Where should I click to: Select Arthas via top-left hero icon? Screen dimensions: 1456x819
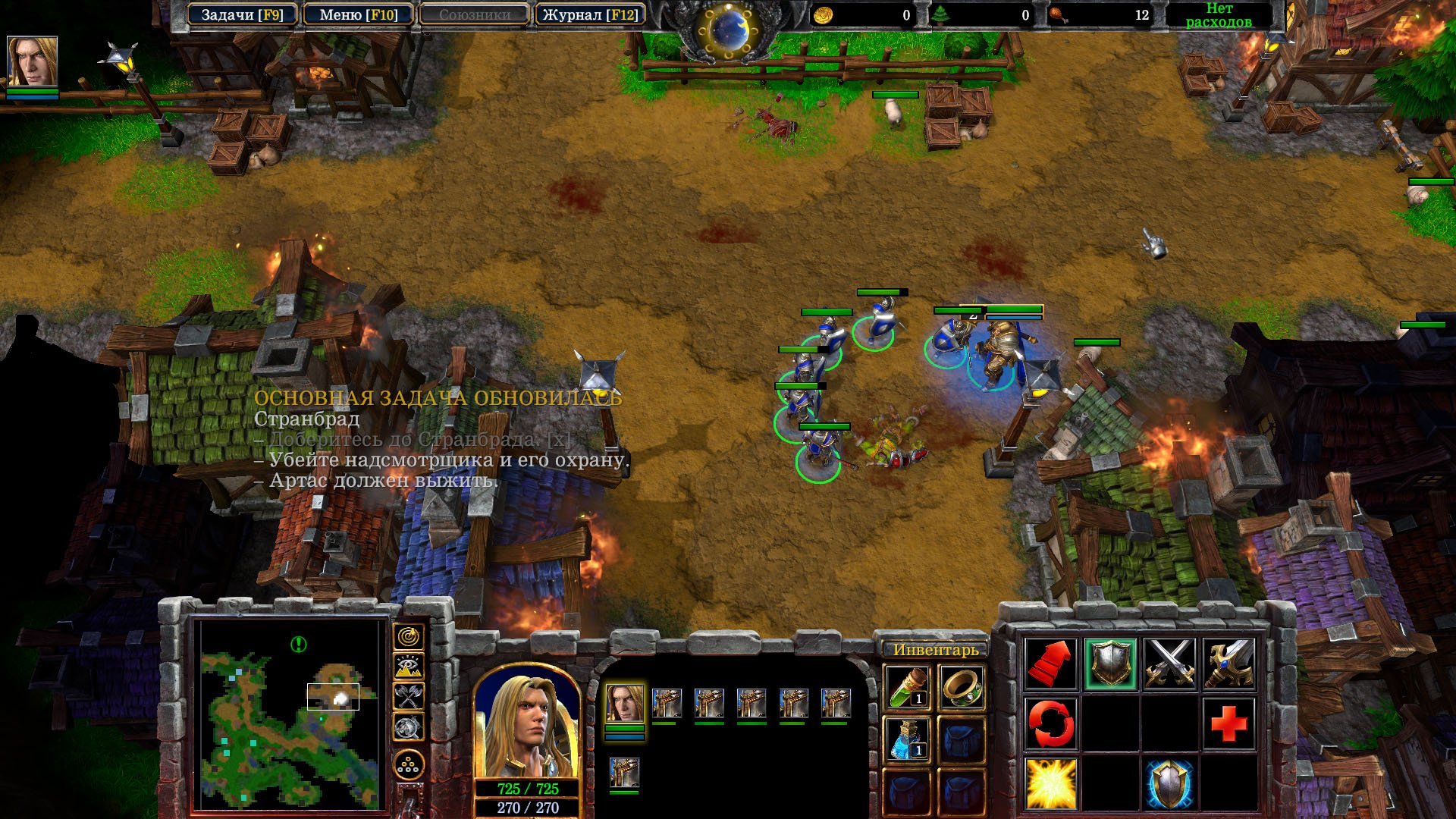pyautogui.click(x=32, y=62)
